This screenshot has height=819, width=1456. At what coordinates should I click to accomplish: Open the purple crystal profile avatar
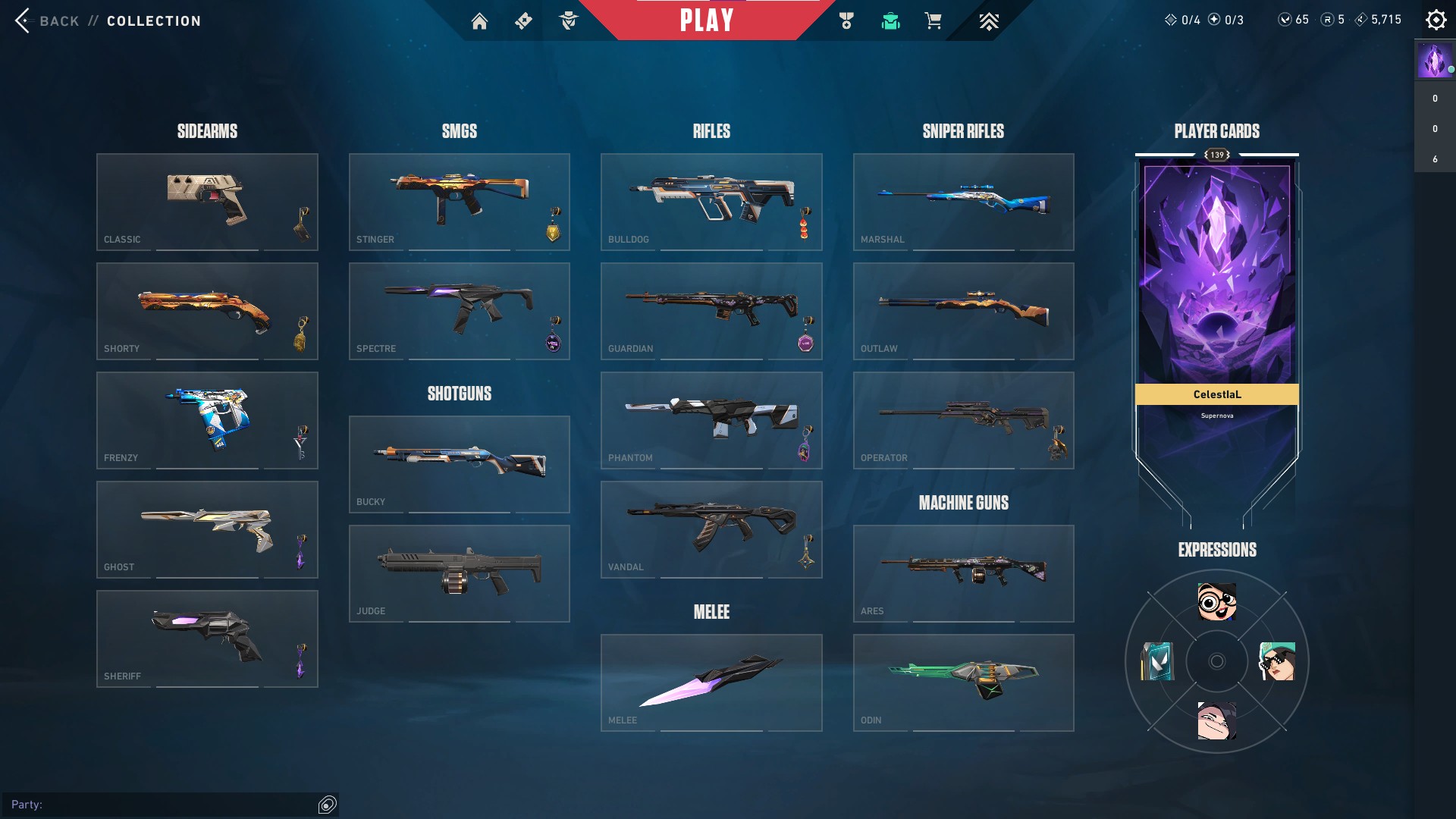[x=1433, y=61]
